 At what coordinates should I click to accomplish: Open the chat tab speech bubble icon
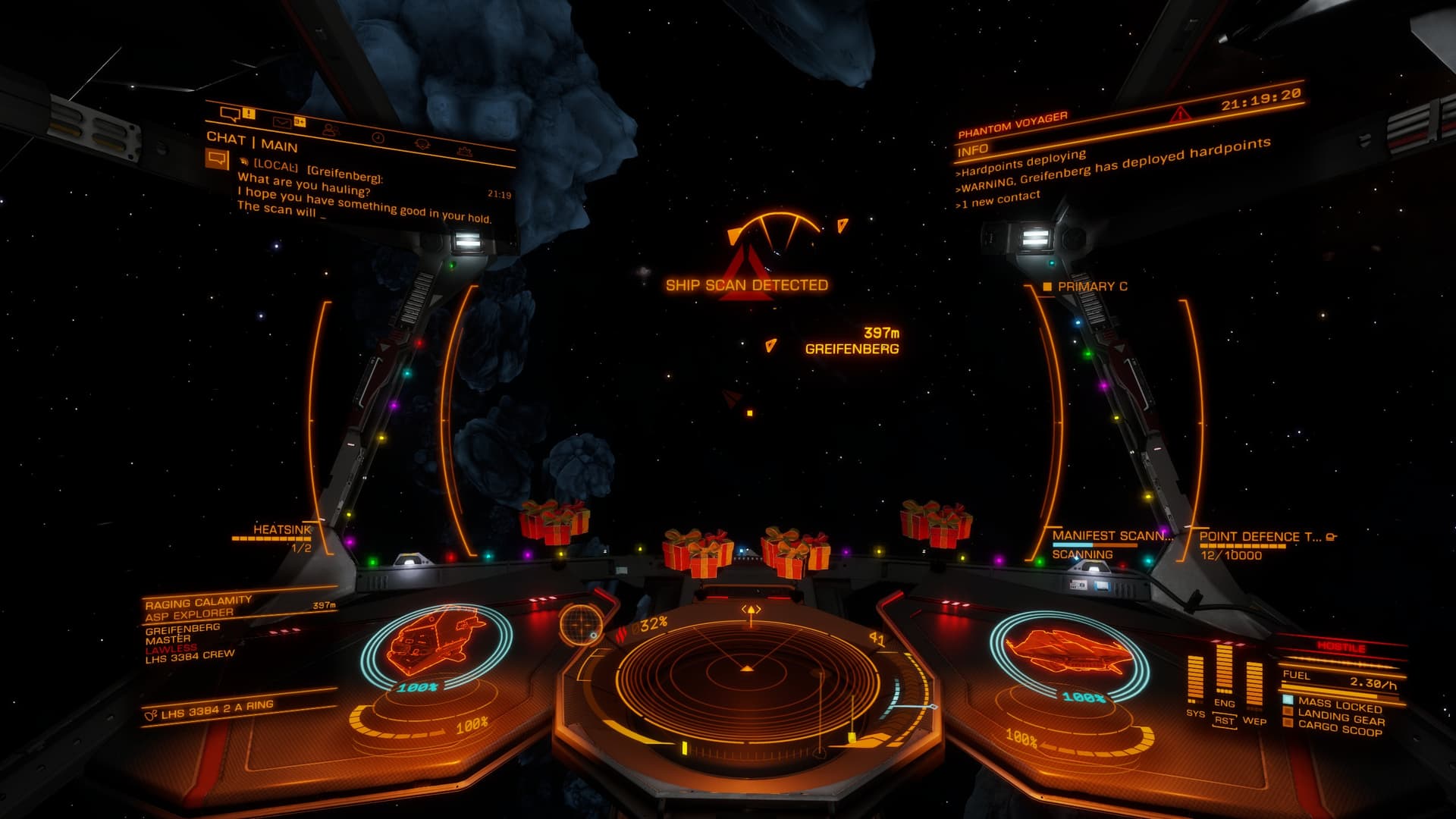tap(230, 115)
